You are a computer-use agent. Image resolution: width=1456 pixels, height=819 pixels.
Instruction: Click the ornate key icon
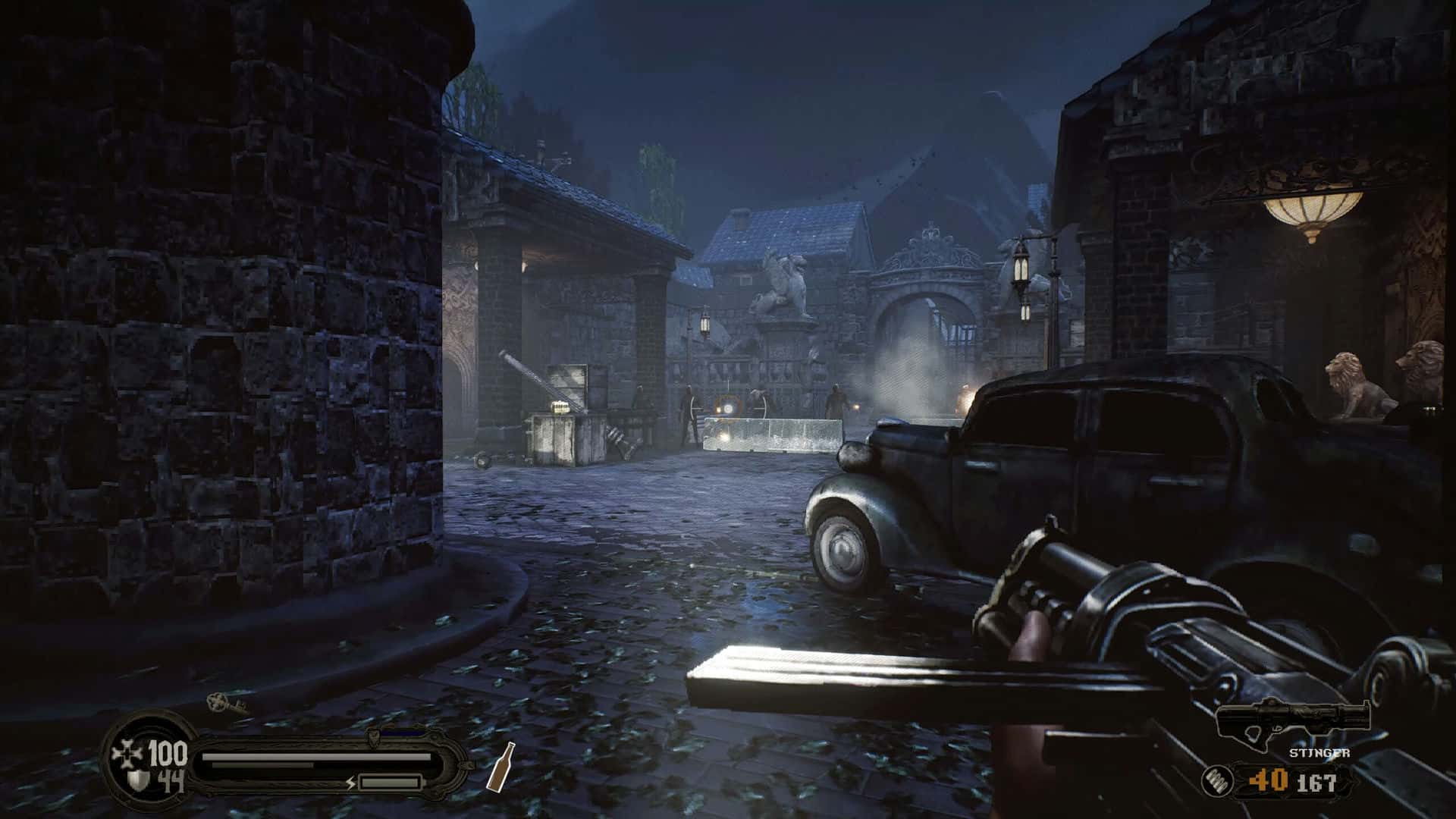pos(226,703)
